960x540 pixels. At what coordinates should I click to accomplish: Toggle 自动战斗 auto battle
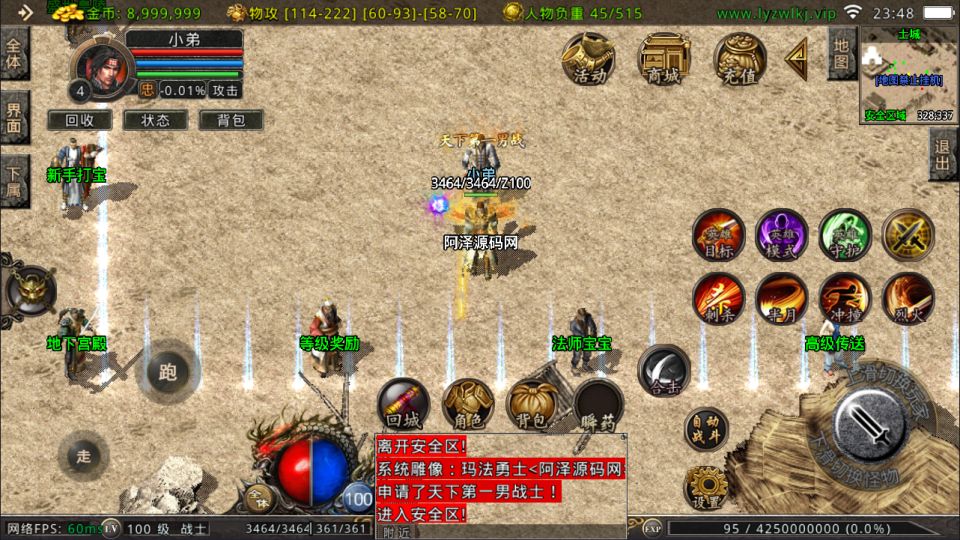coord(707,429)
